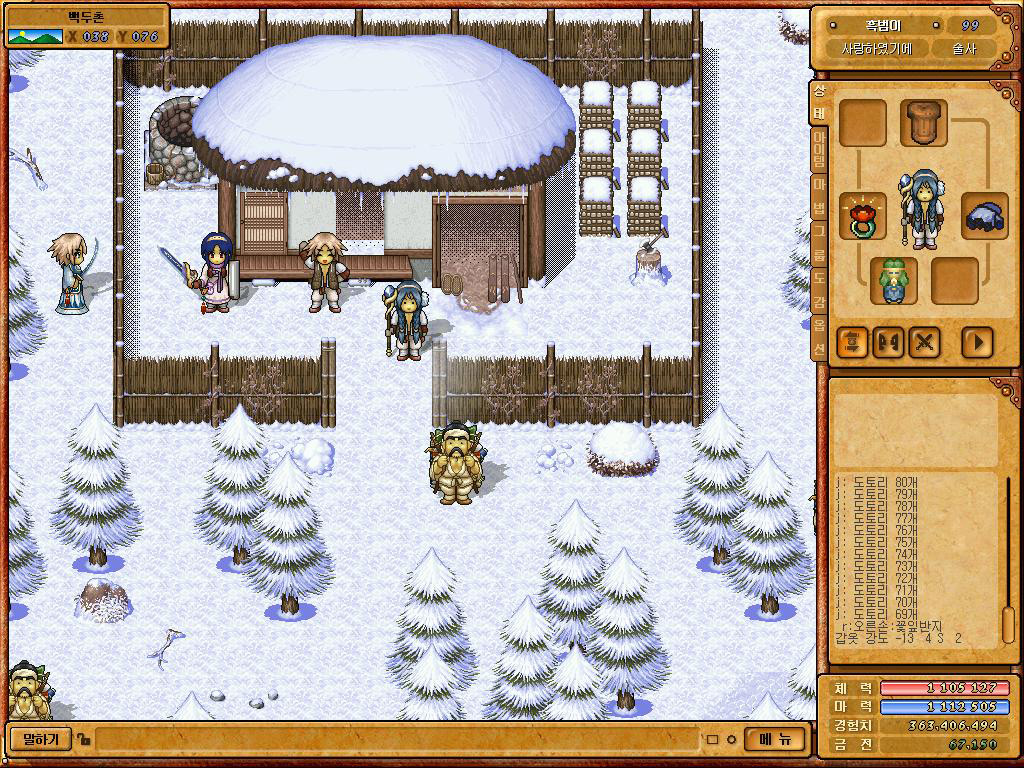Select the green-haired figure equipment slot

pyautogui.click(x=893, y=281)
